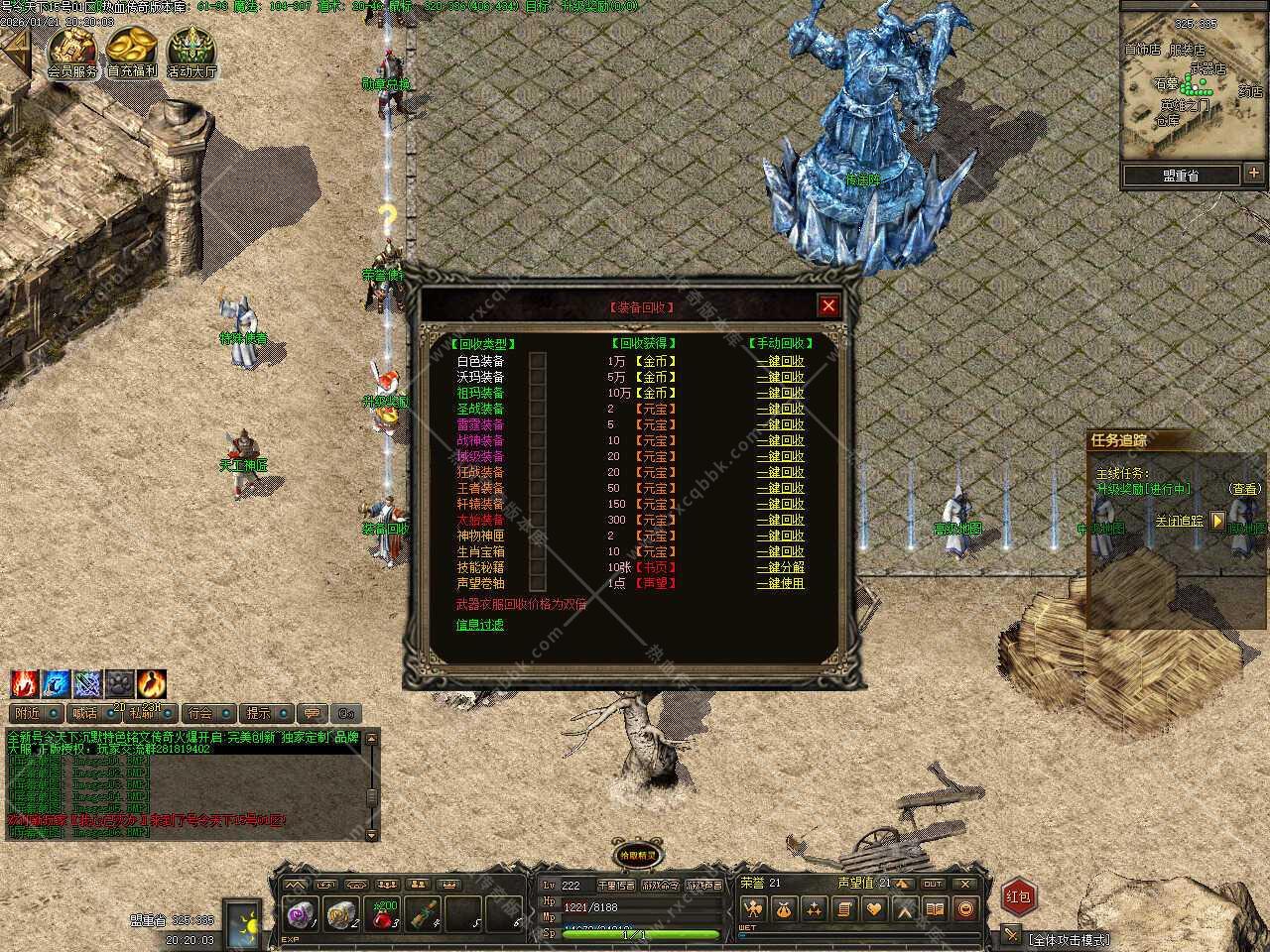Open the 活动大厅 activity hall
The image size is (1270, 952).
(191, 52)
